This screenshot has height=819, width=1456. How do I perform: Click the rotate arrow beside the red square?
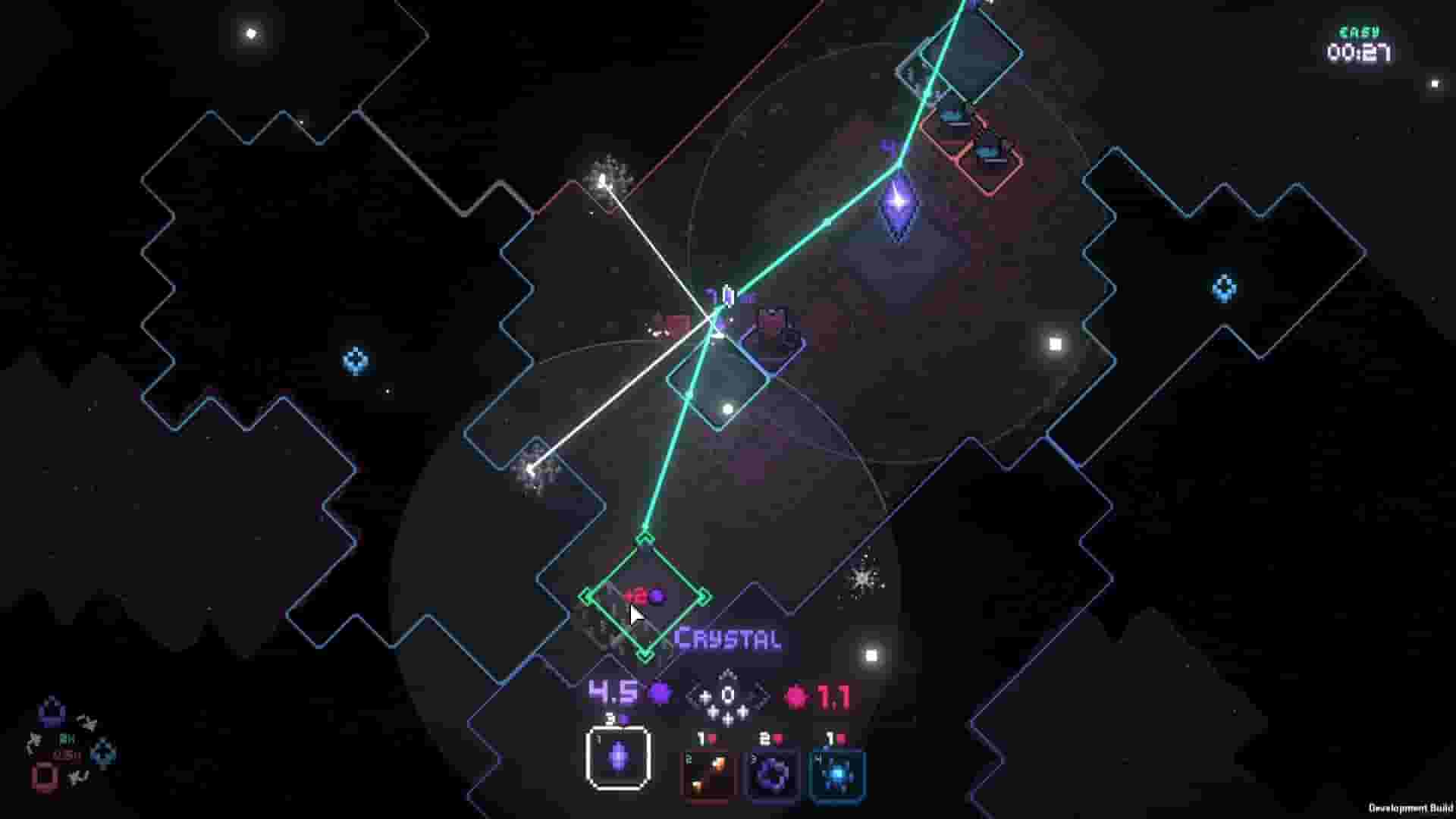pyautogui.click(x=79, y=778)
